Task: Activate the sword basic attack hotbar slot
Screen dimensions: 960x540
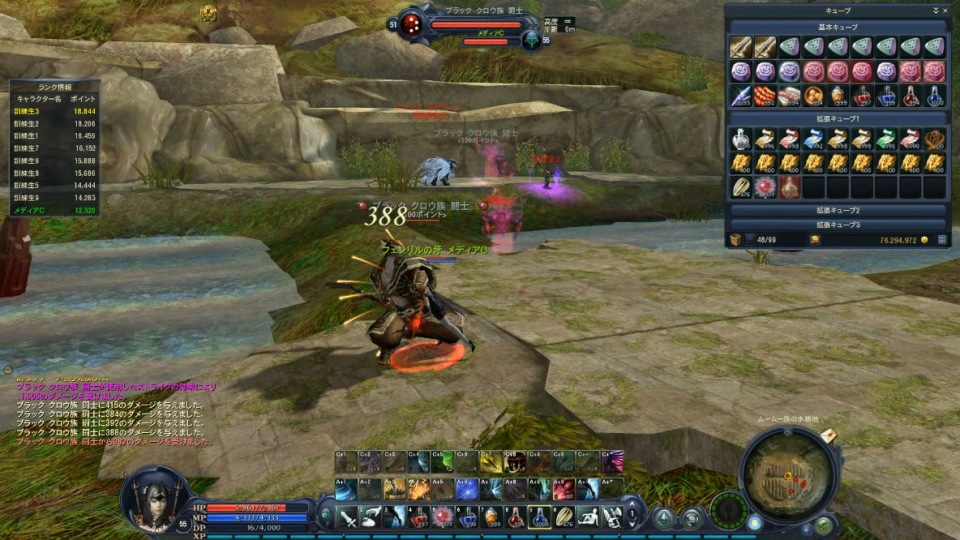Action: 348,517
